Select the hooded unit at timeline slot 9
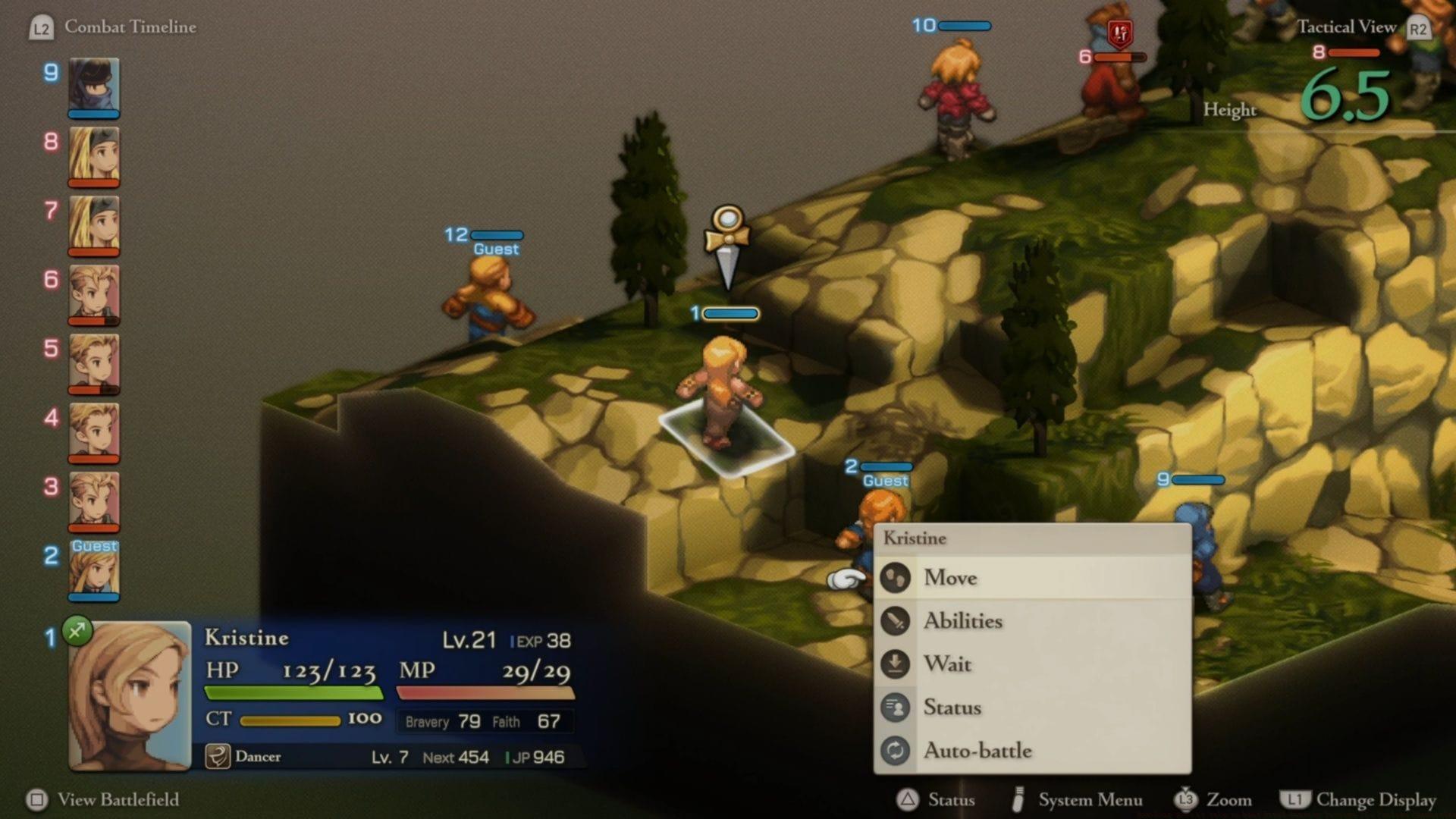This screenshot has width=1456, height=819. [x=94, y=86]
